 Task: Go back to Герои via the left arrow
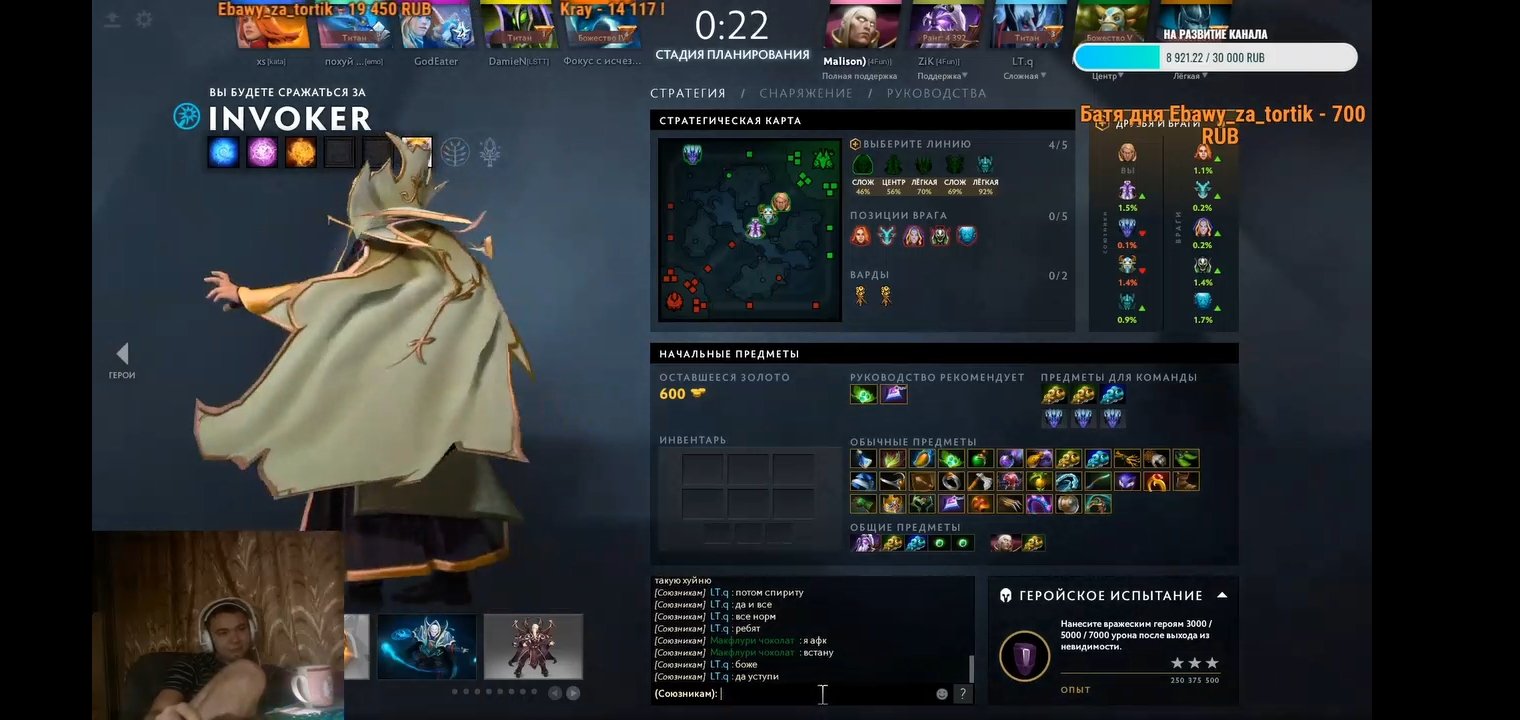click(x=122, y=352)
